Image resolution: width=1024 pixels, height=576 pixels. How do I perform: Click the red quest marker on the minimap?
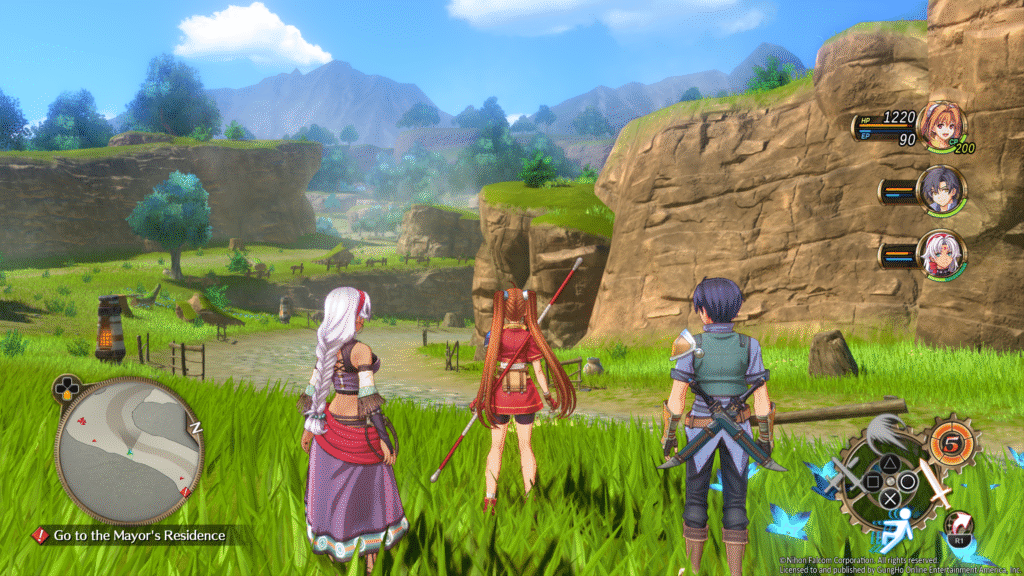coord(186,492)
